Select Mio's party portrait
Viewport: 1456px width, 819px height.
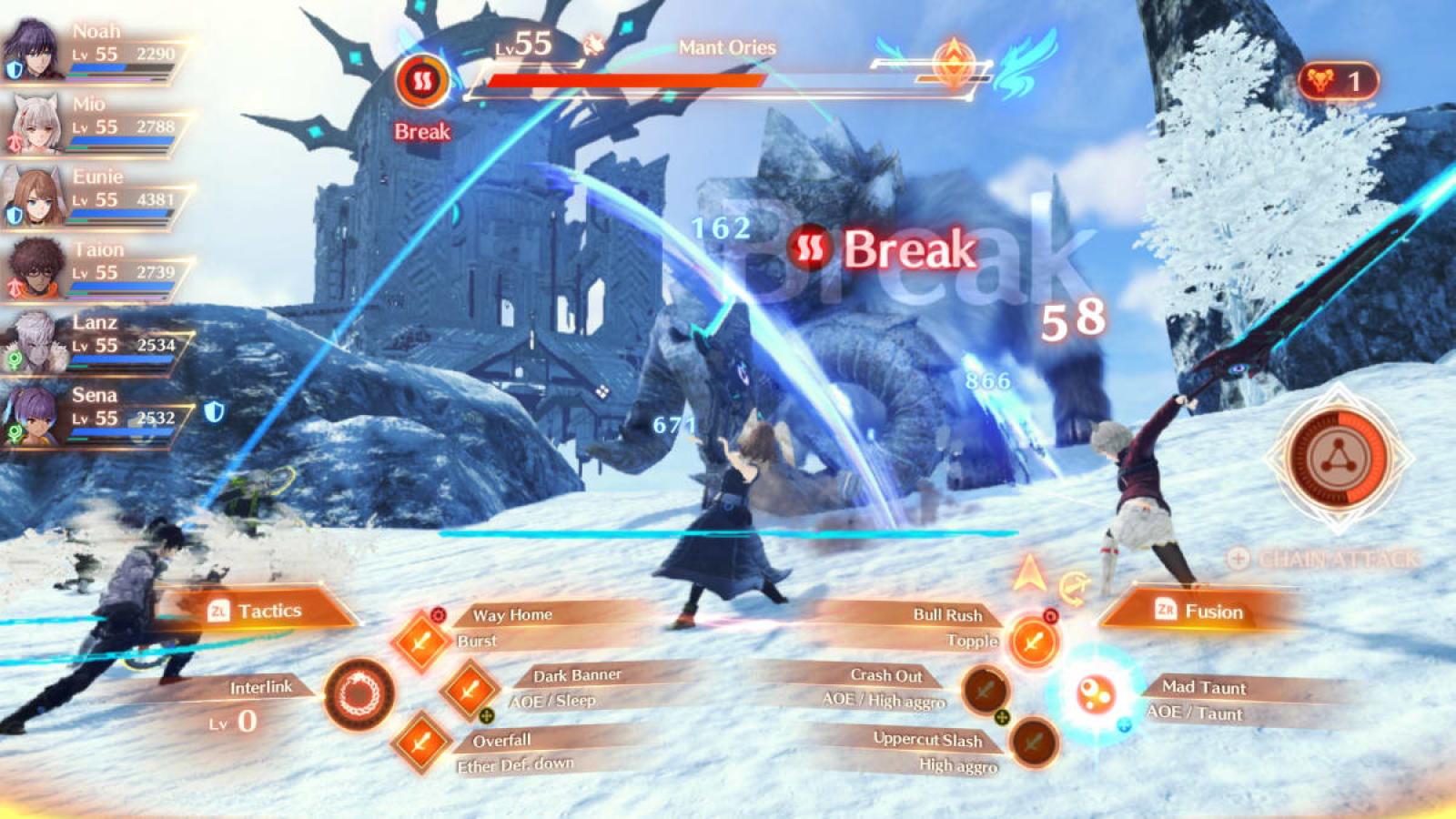click(33, 123)
